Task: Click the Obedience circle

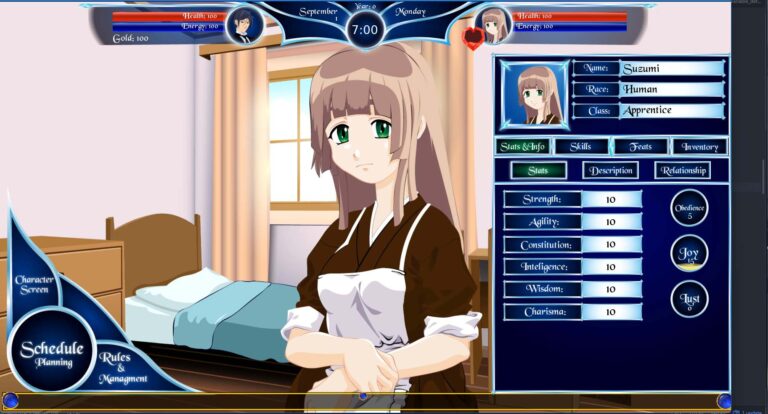Action: [689, 208]
